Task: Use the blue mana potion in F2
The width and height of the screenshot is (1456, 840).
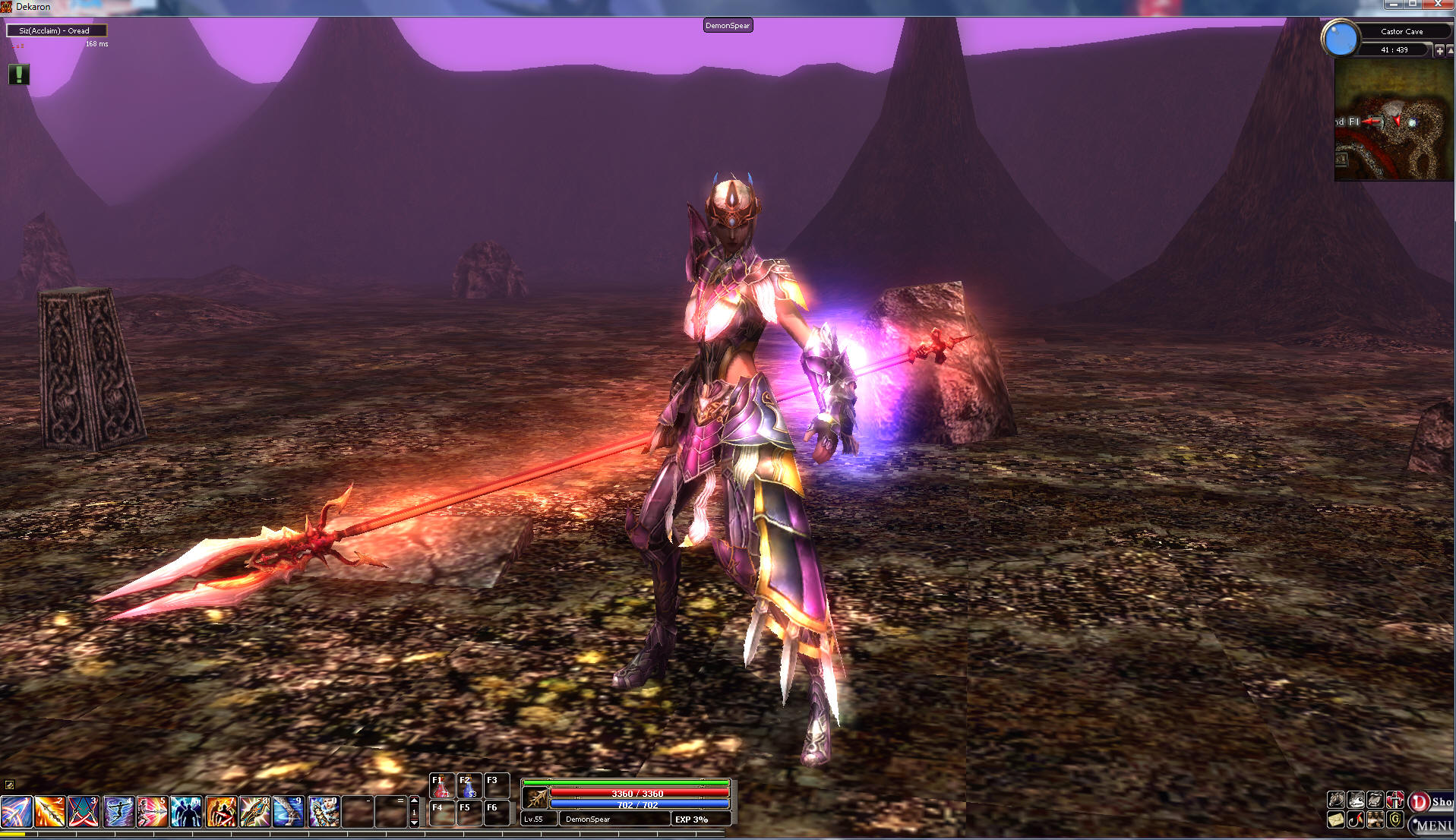Action: [469, 787]
